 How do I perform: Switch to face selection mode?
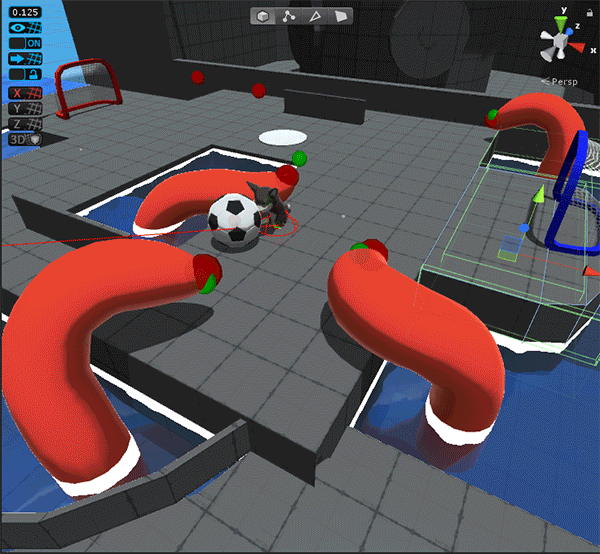click(342, 16)
